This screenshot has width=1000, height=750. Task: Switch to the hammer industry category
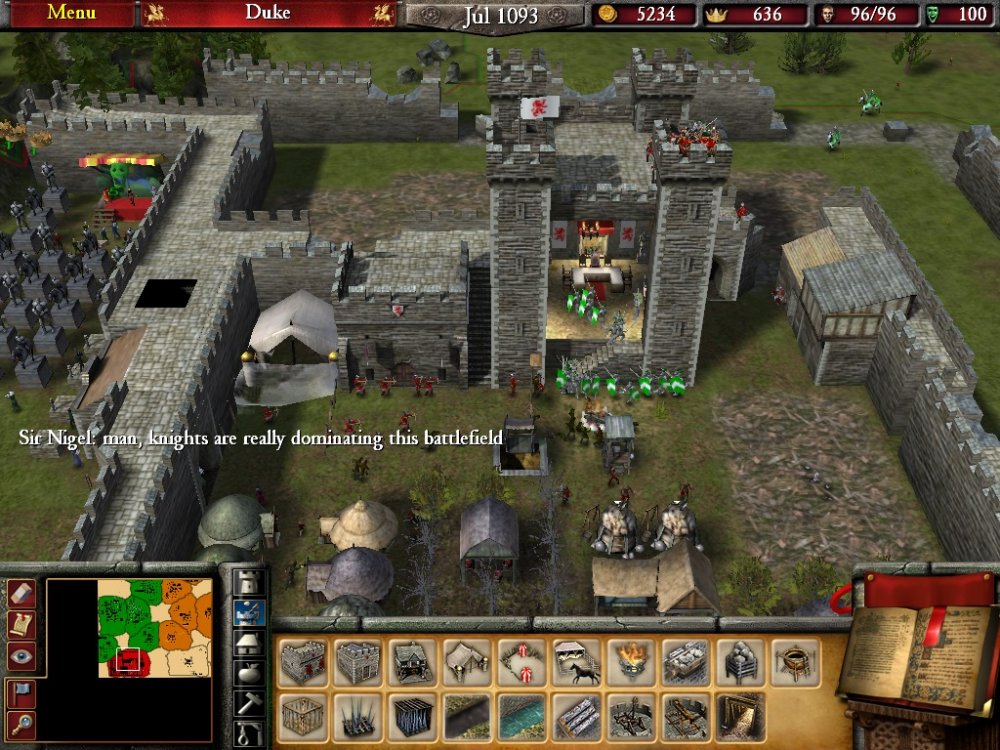(248, 702)
